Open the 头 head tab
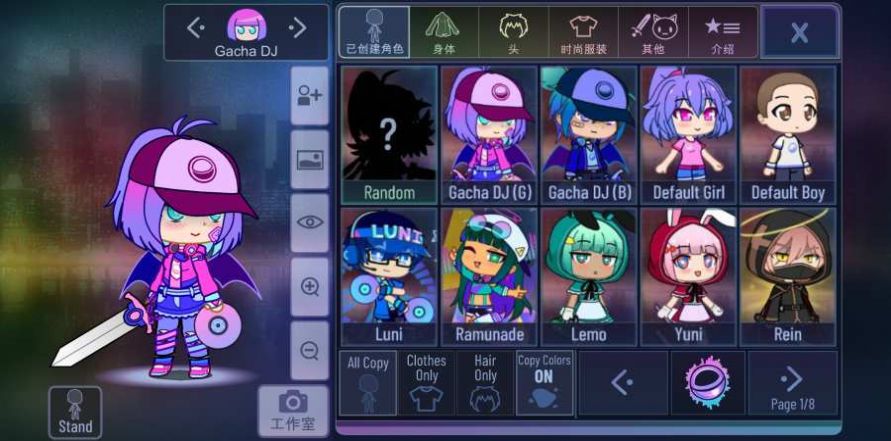Image resolution: width=891 pixels, height=441 pixels. tap(513, 32)
